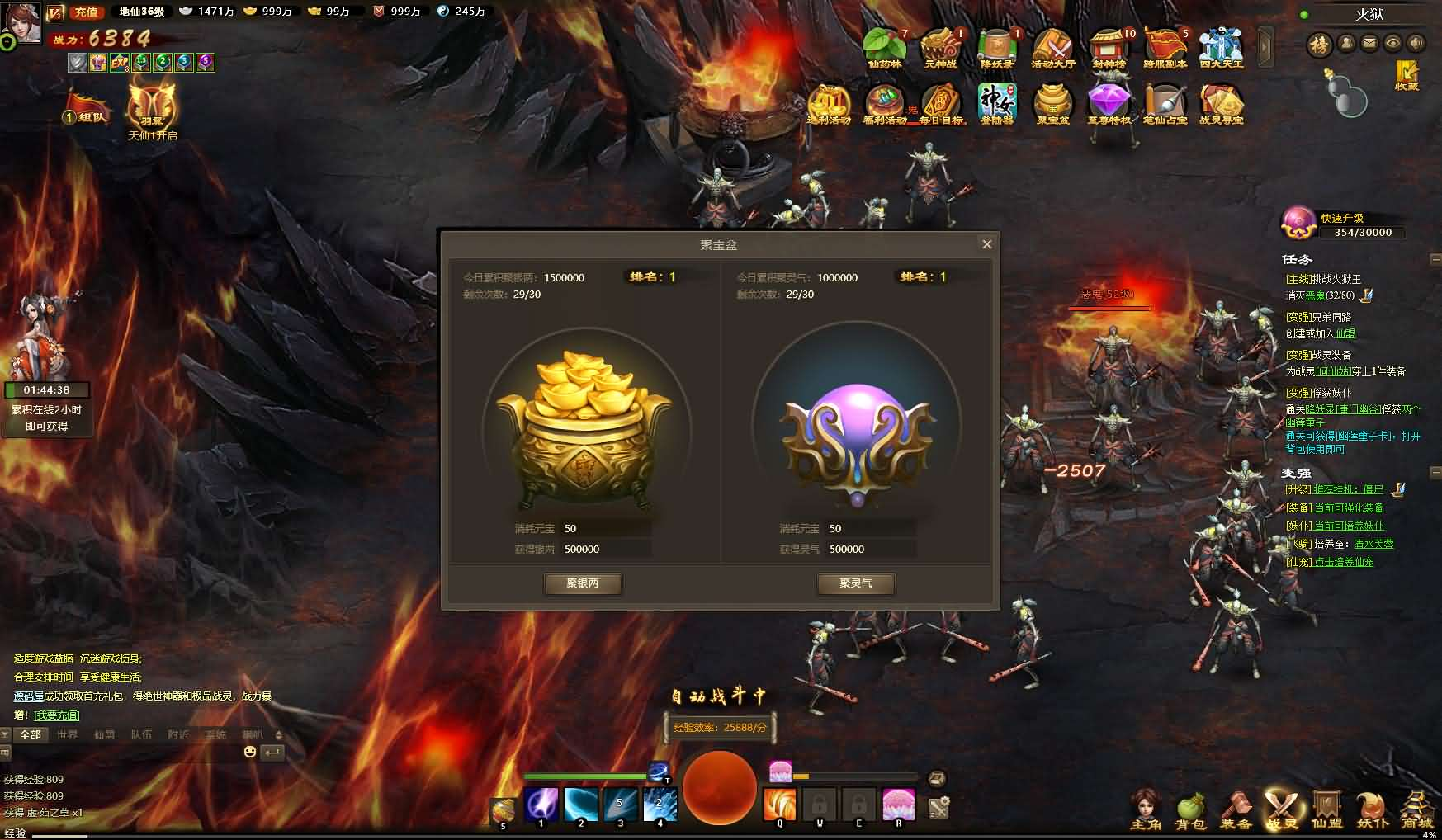Image resolution: width=1442 pixels, height=840 pixels.
Task: Switch chat to the 世界 tab
Action: pos(67,734)
